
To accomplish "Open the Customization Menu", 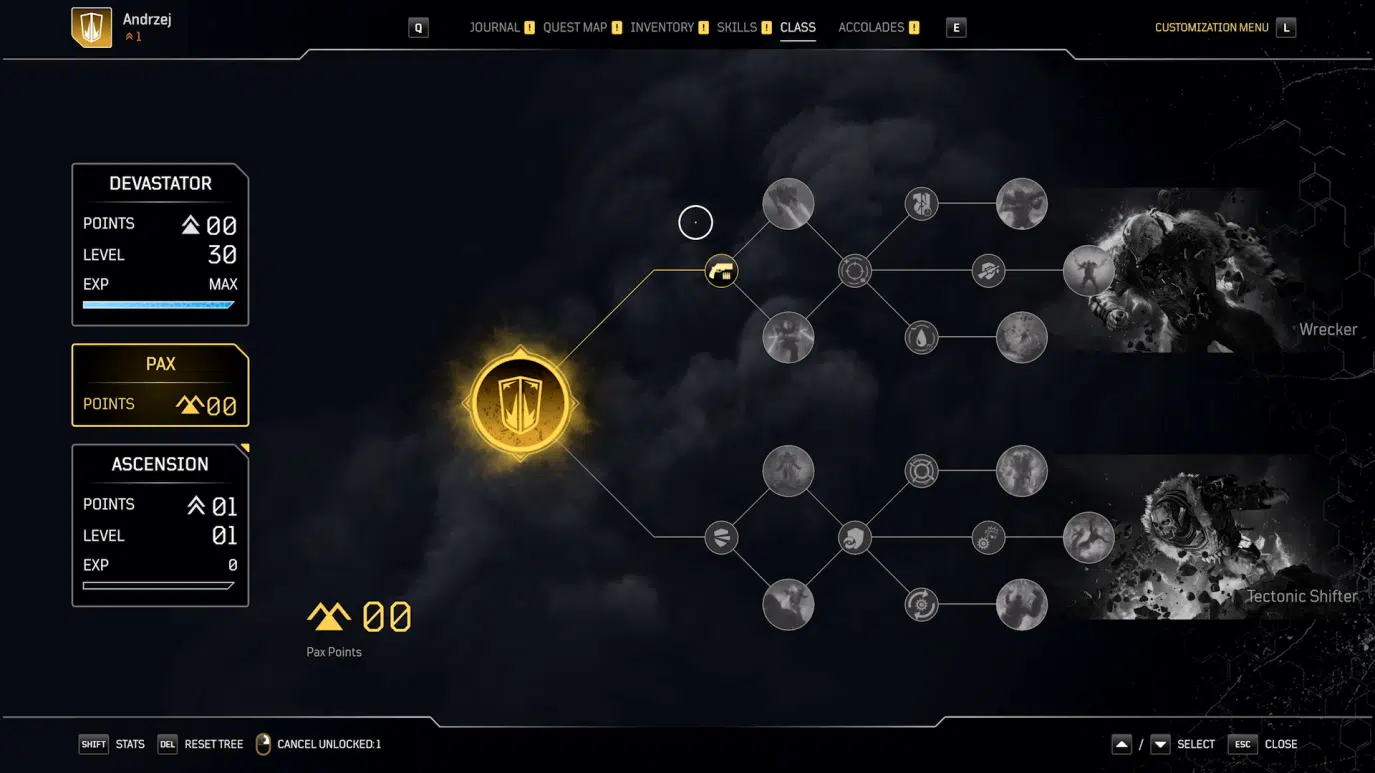I will pos(1210,27).
